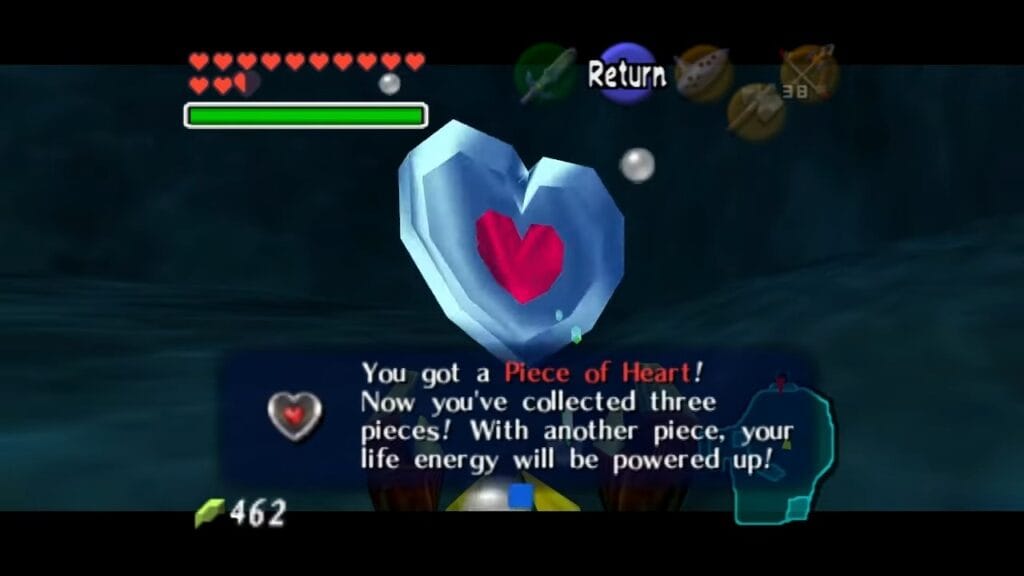Click the blue Return action button
1024x576 pixels.
(626, 73)
